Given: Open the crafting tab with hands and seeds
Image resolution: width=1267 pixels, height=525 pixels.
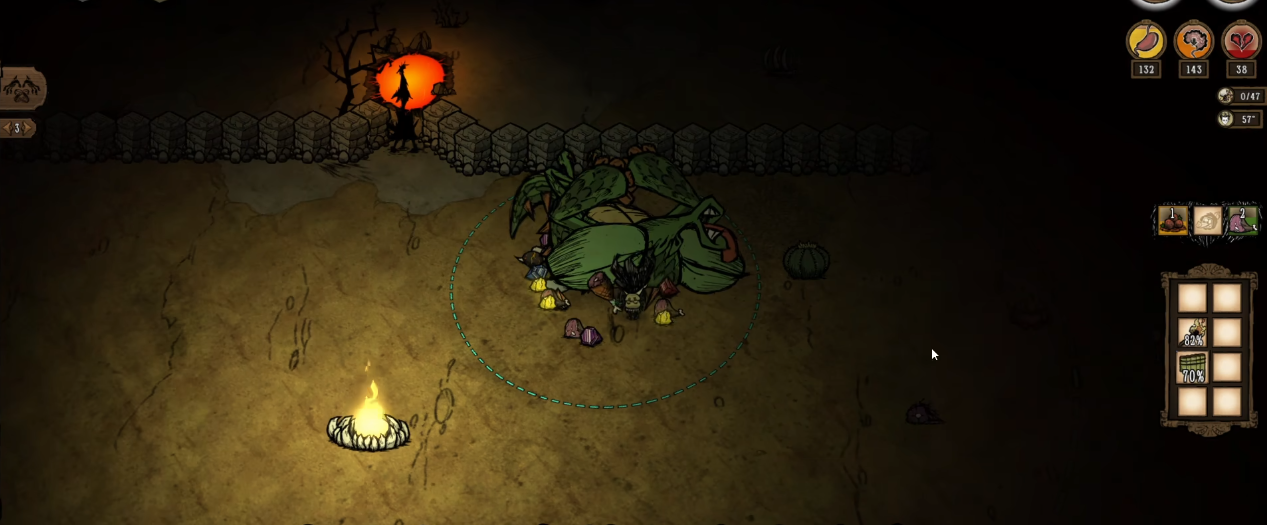Looking at the screenshot, I should pos(21,89).
